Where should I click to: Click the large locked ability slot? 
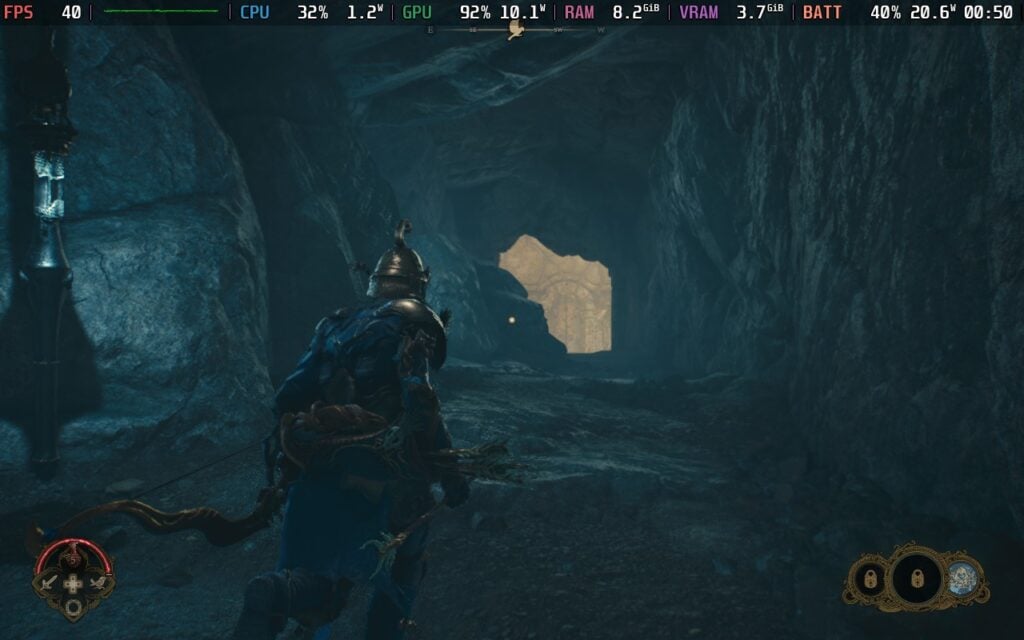click(x=917, y=578)
